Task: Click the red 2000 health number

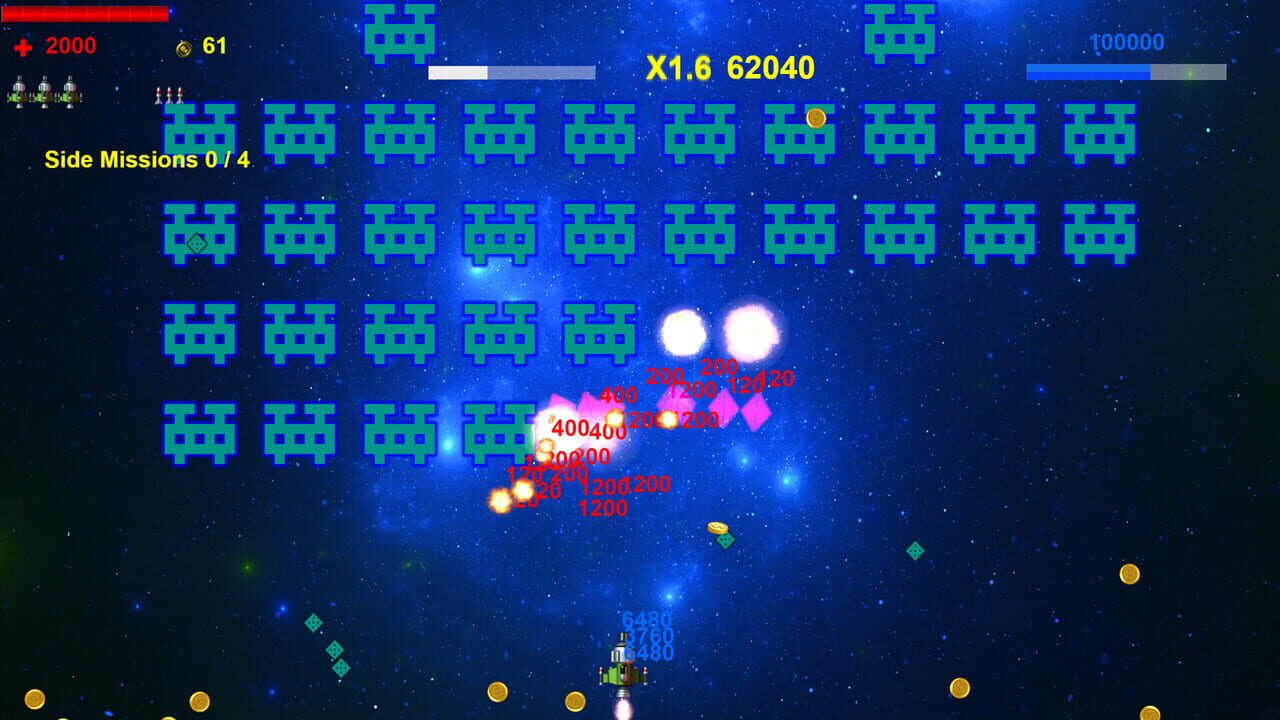Action: click(x=71, y=46)
